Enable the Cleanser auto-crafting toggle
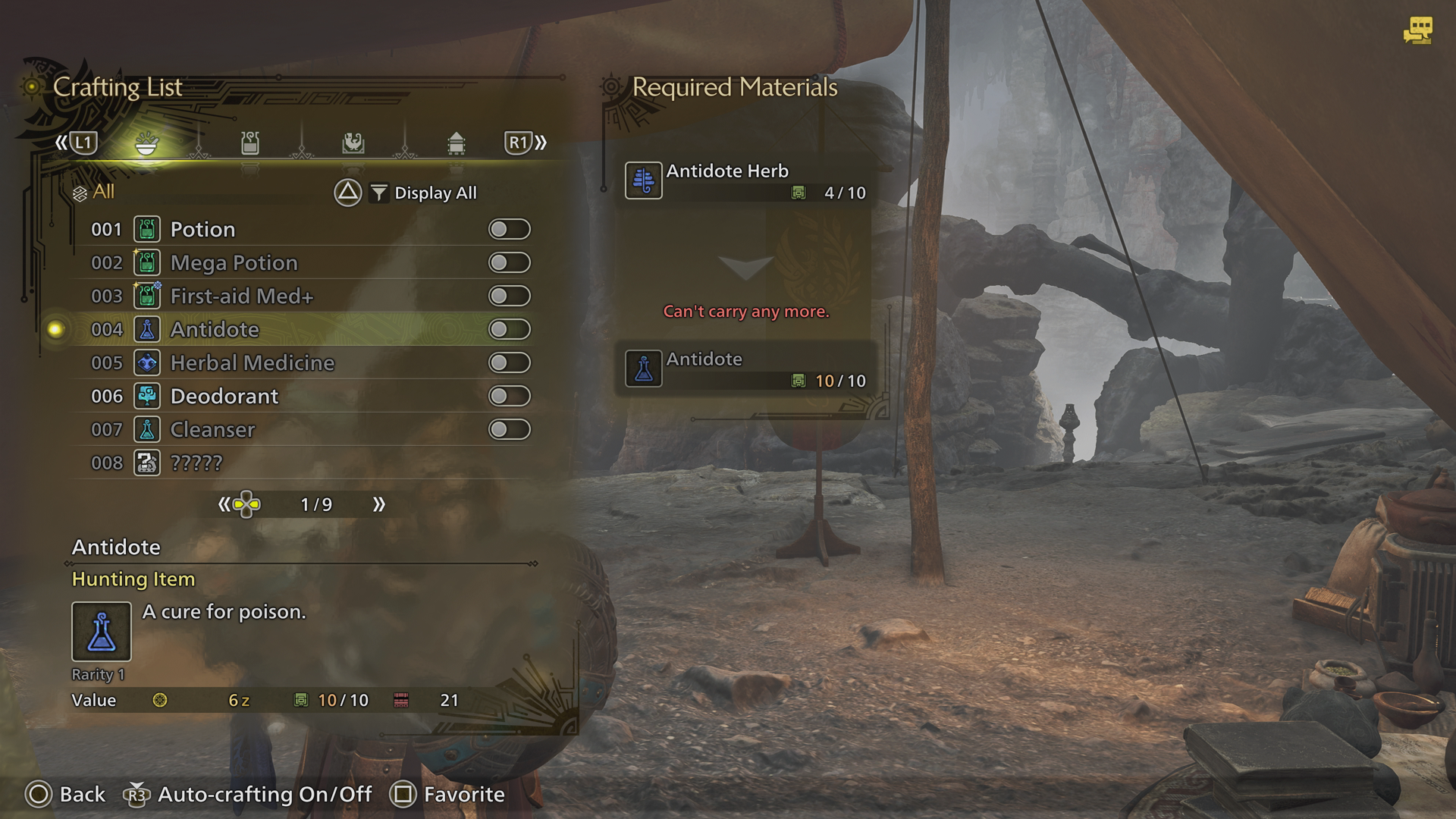This screenshot has width=1456, height=819. [509, 429]
